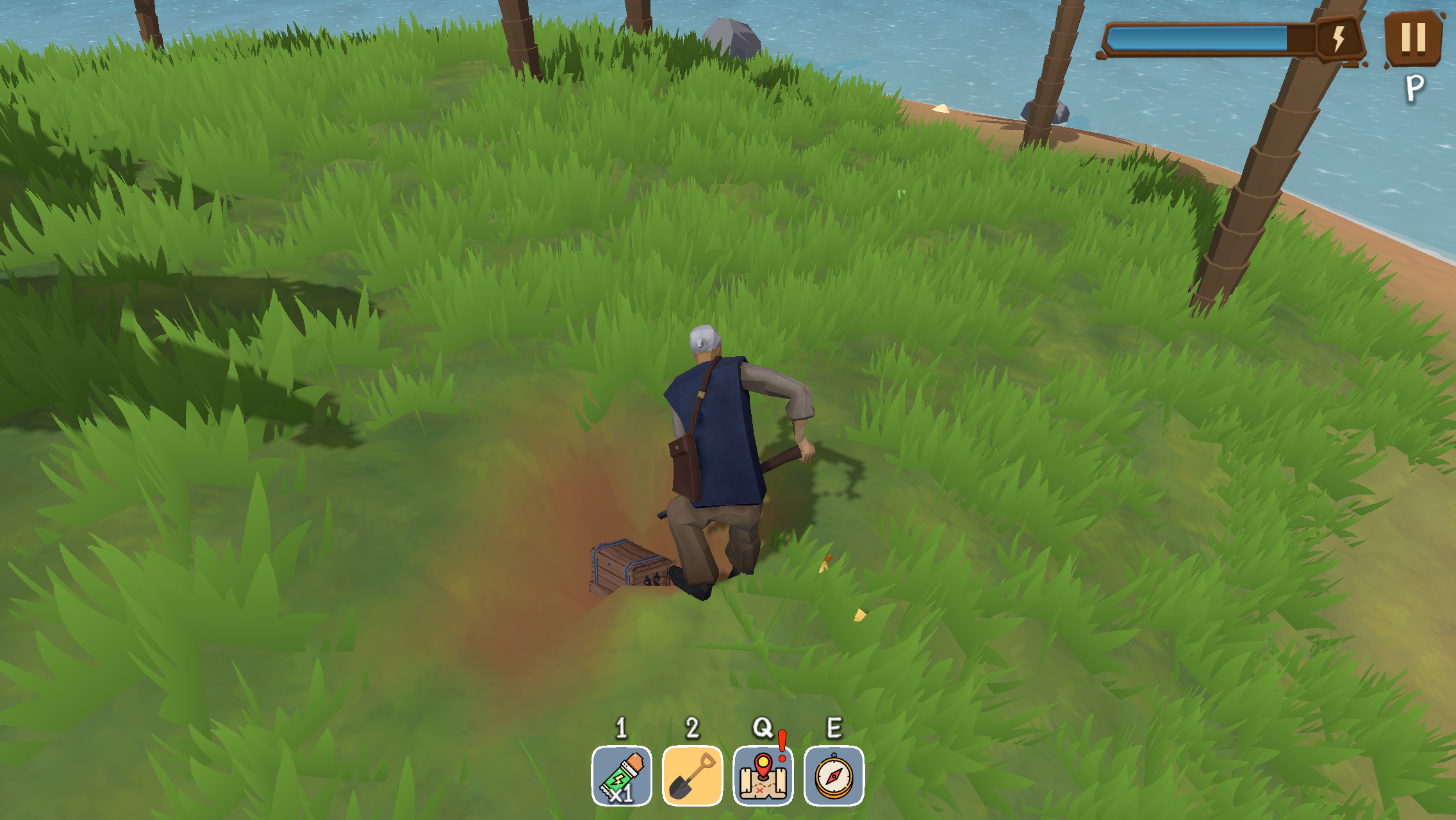The height and width of the screenshot is (820, 1456).
Task: Pause the game with the pause button
Action: point(1413,37)
